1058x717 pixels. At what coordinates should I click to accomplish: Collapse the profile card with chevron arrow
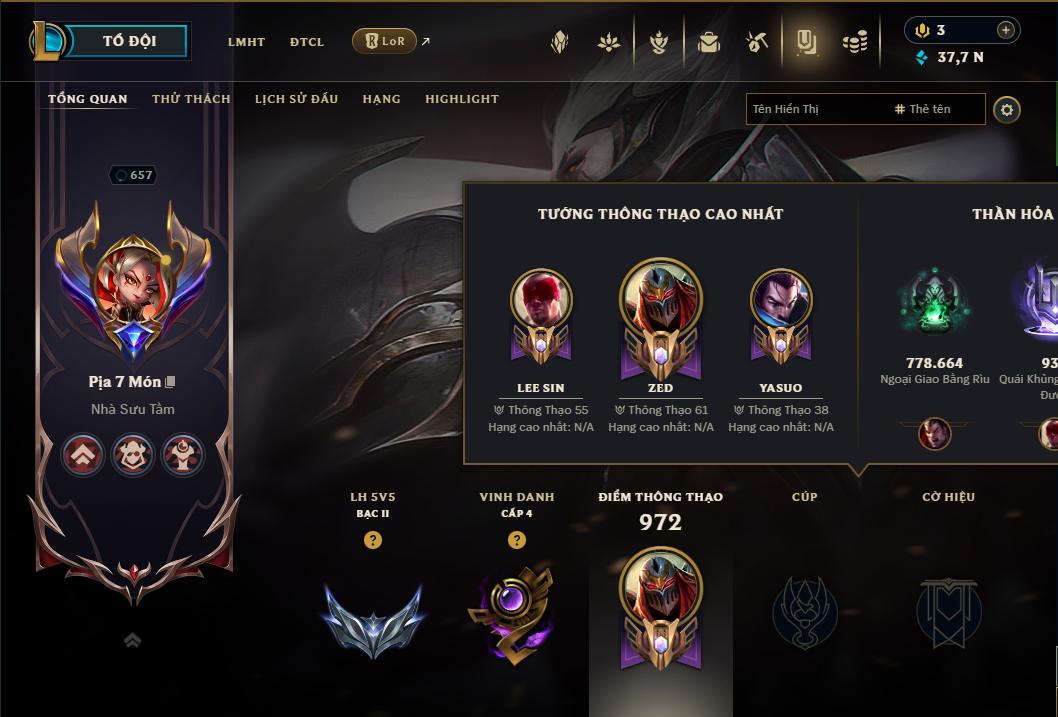click(x=132, y=641)
